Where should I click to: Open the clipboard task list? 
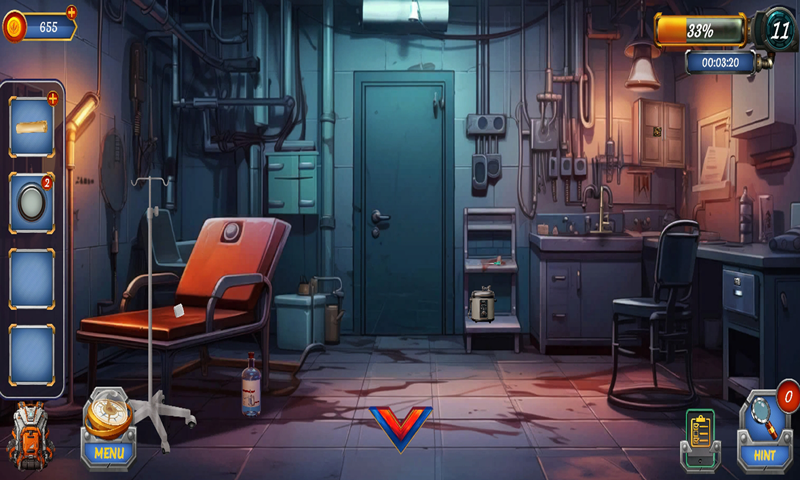(701, 436)
